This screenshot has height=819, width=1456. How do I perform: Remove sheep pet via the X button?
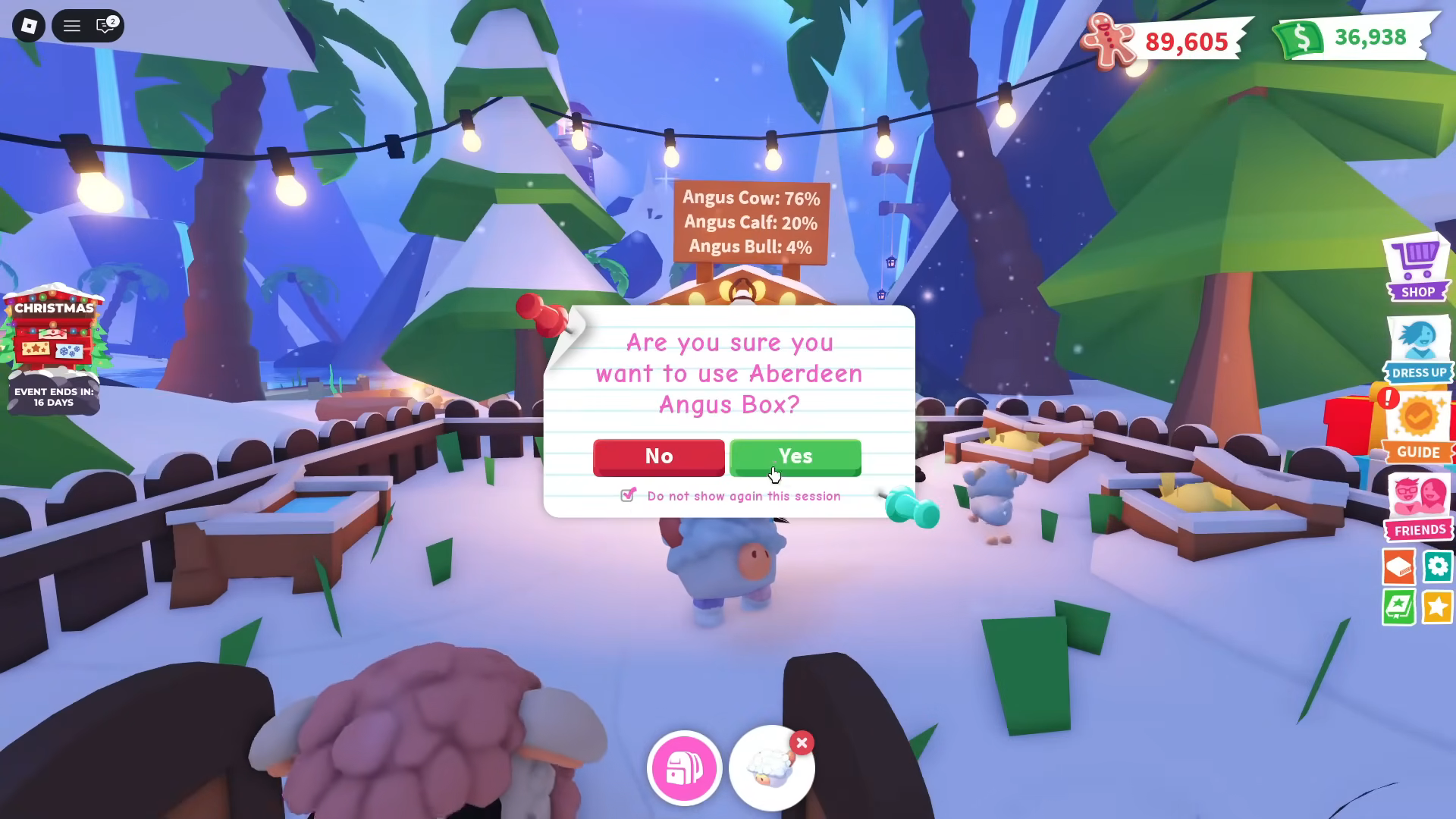(x=802, y=743)
